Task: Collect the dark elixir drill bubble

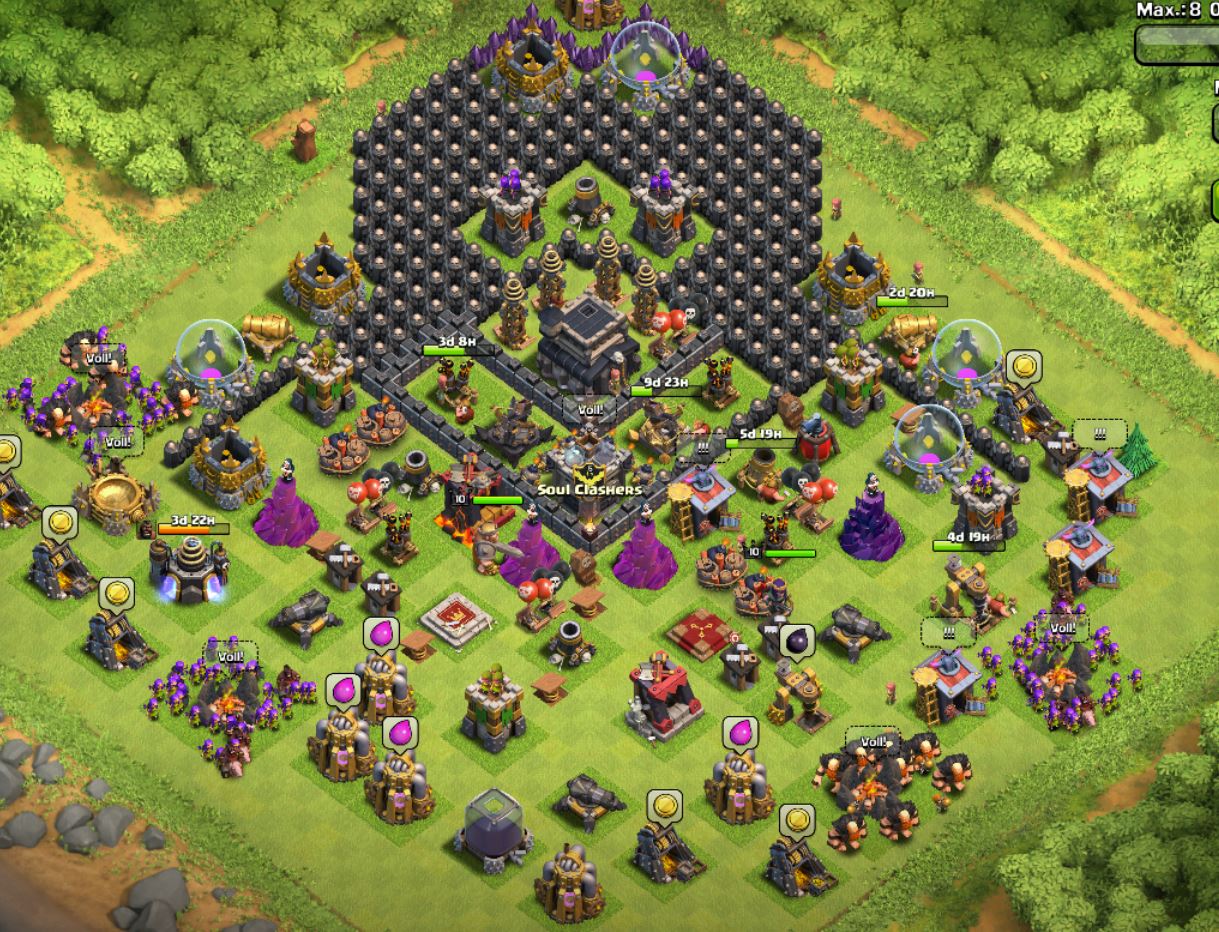Action: 798,640
